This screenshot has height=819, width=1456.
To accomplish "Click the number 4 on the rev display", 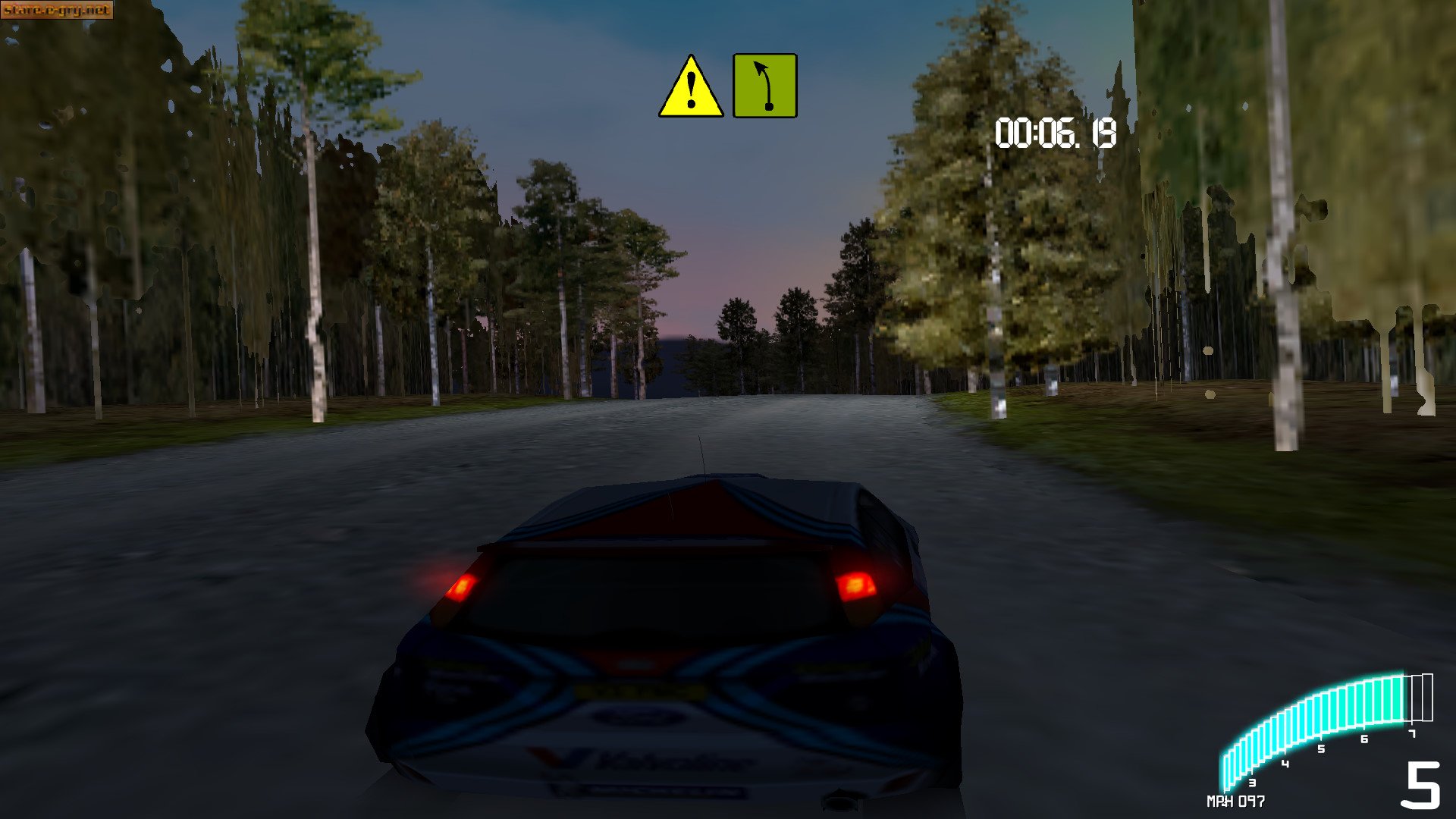I will click(1285, 763).
